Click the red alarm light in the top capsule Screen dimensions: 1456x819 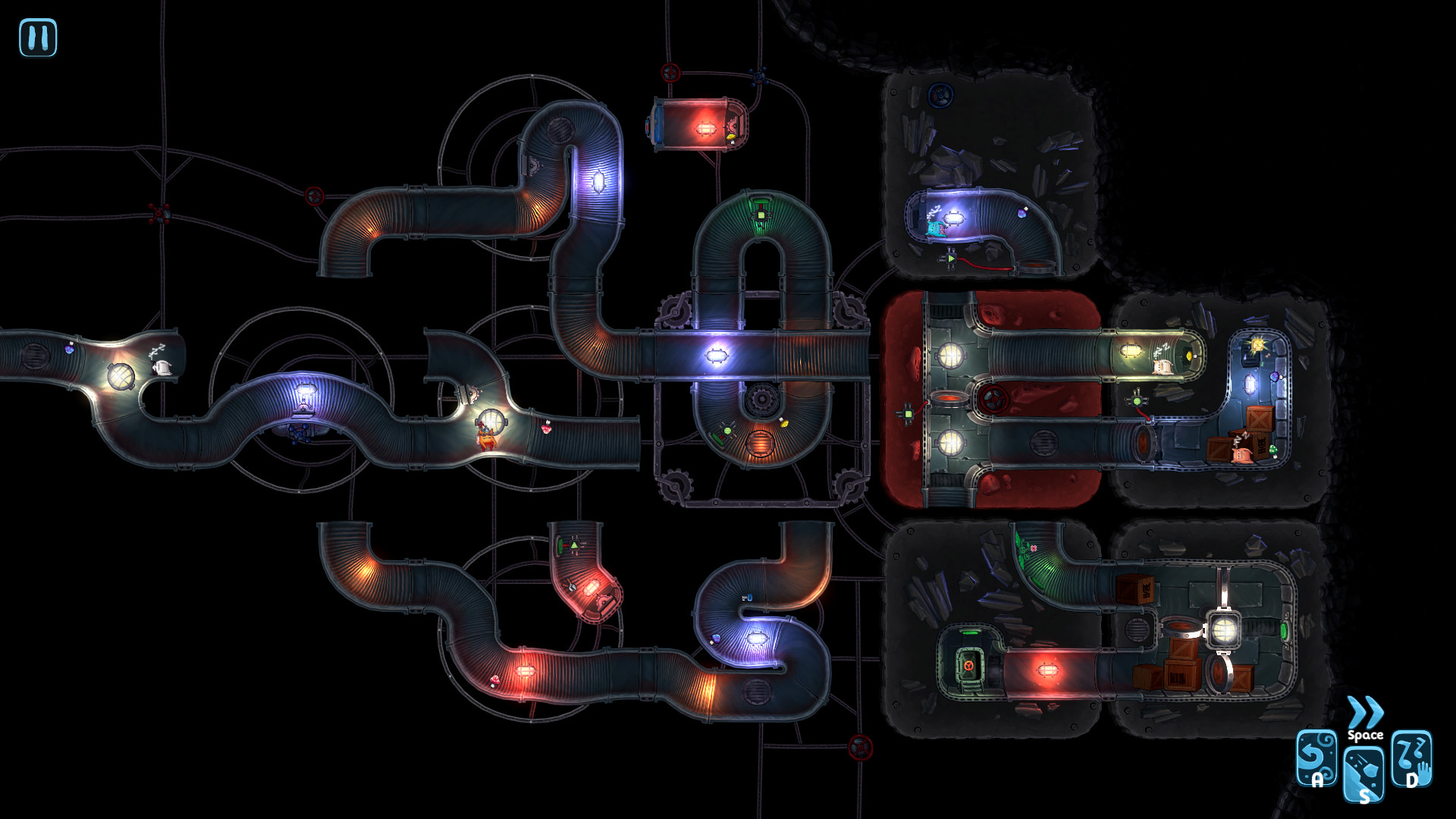(705, 129)
